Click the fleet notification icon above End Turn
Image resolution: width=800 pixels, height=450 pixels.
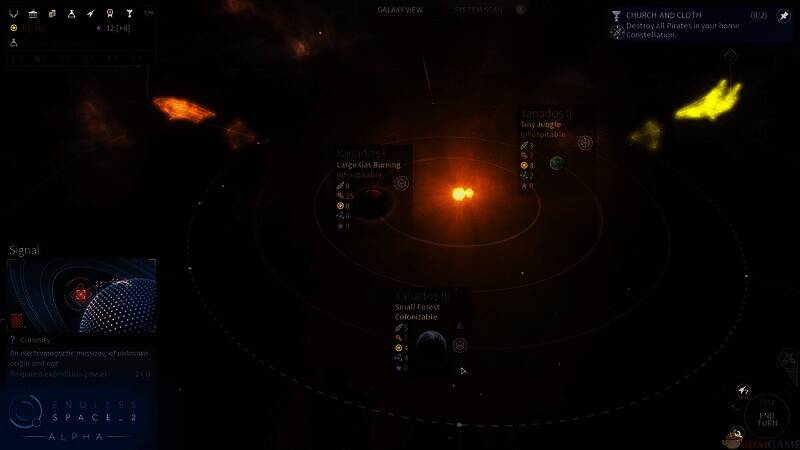[744, 390]
